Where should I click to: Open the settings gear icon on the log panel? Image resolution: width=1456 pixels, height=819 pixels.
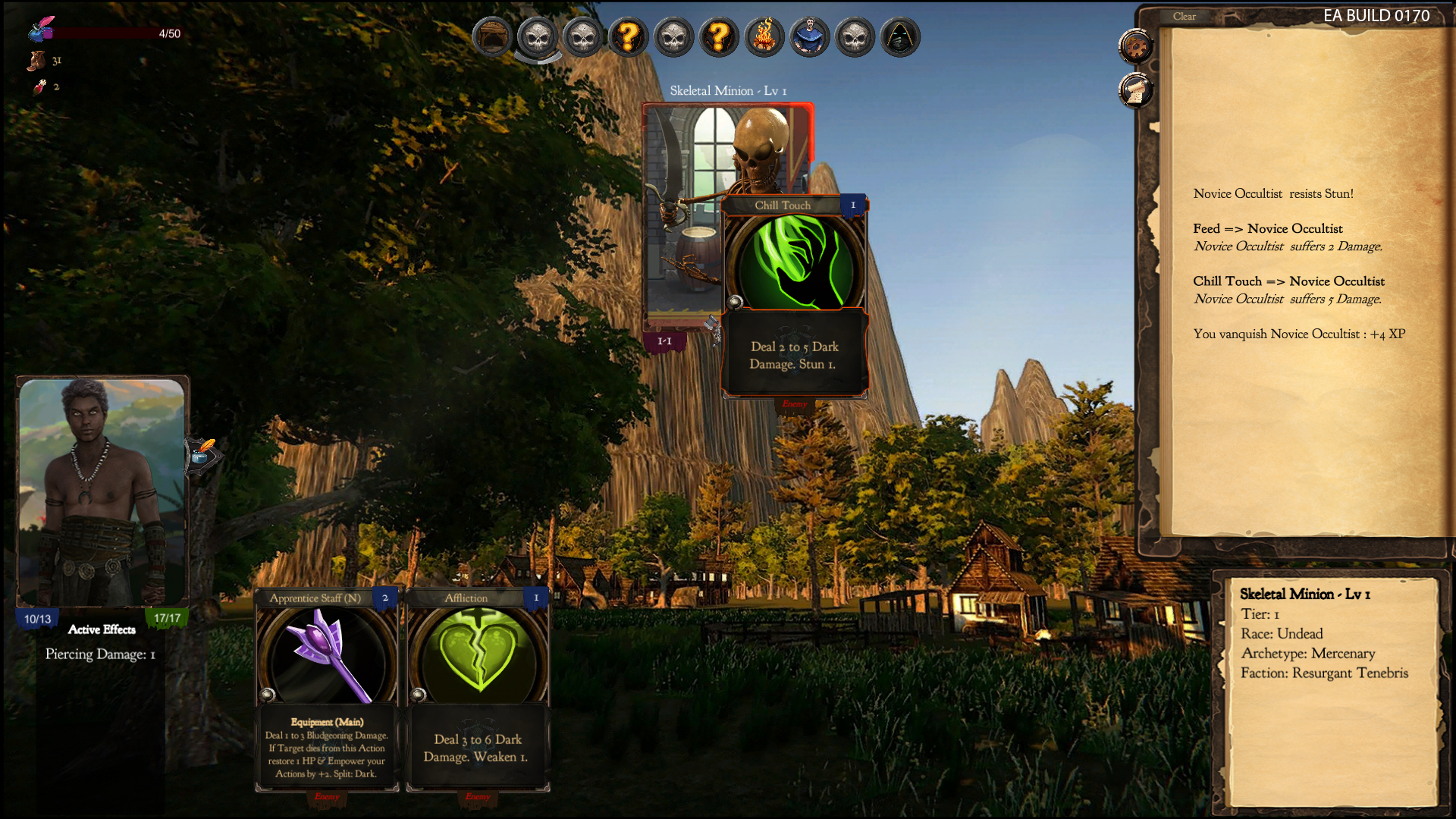coord(1135,46)
